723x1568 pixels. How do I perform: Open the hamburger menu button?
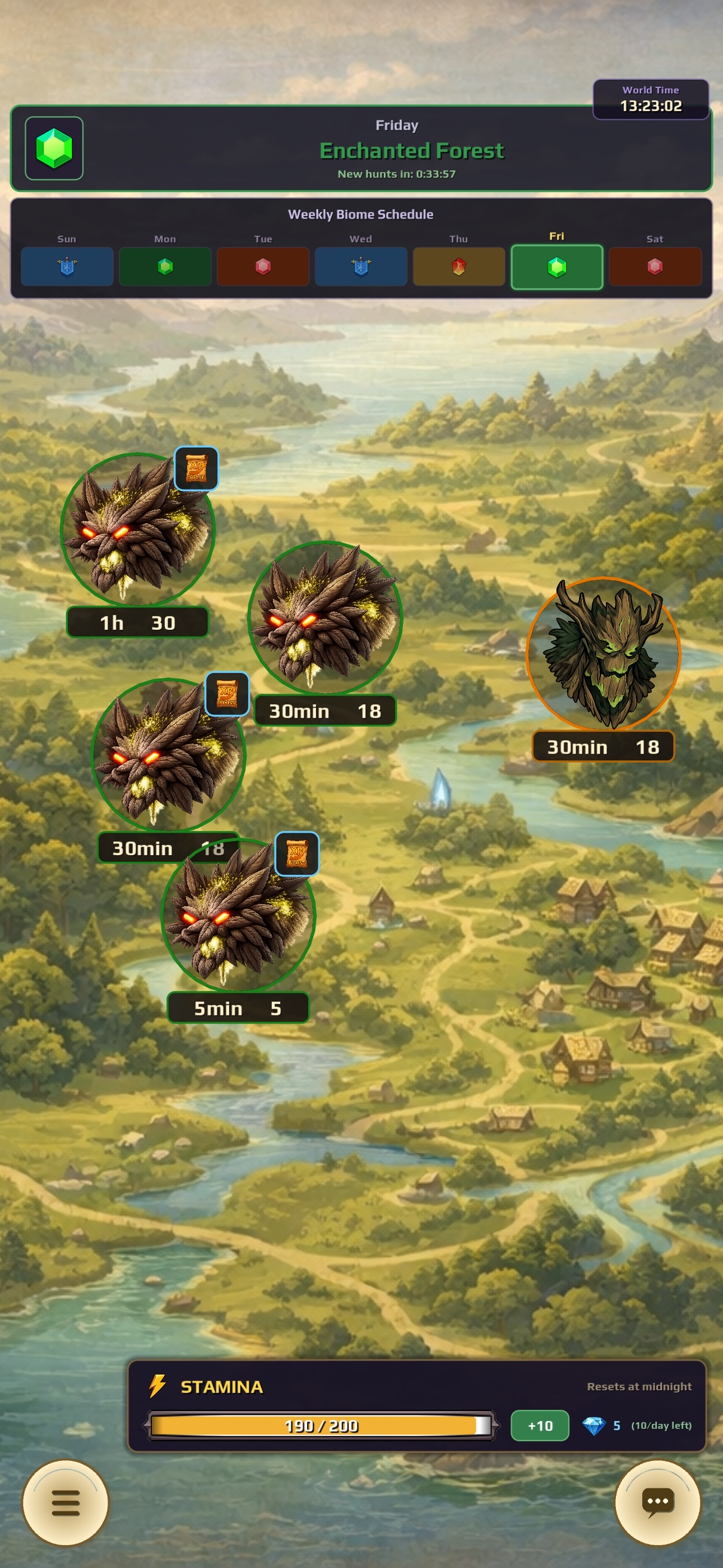tap(66, 1502)
